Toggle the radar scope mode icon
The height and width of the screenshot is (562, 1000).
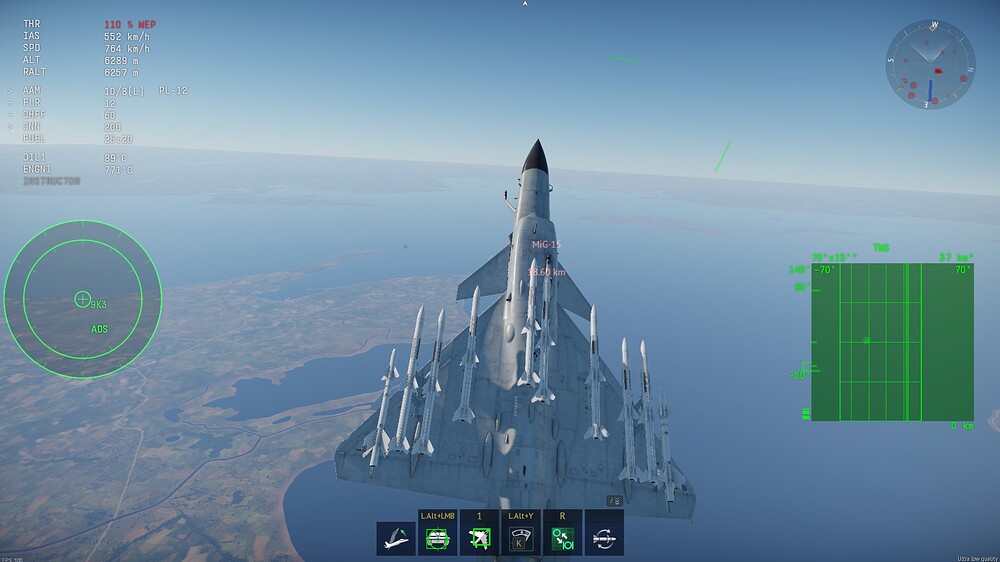click(x=520, y=538)
